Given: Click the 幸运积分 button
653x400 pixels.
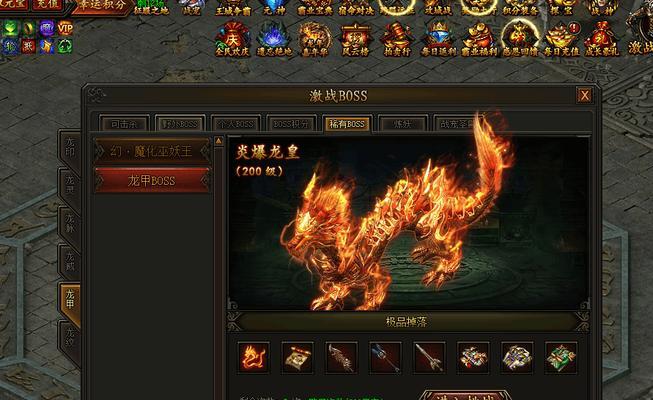Looking at the screenshot, I should [102, 5].
